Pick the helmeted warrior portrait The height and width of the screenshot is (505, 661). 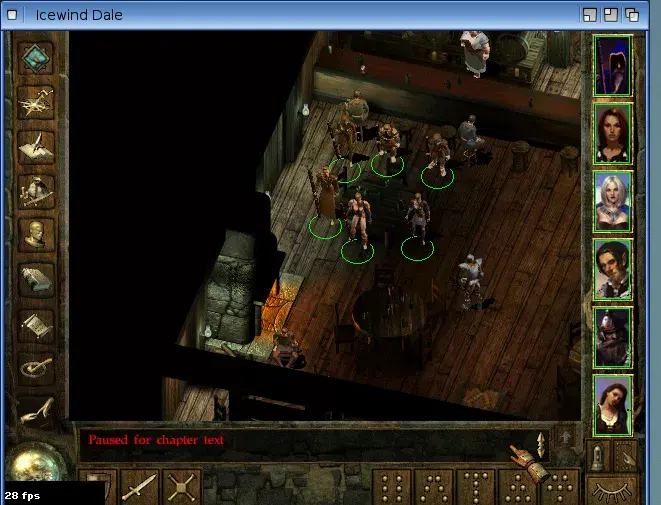612,337
